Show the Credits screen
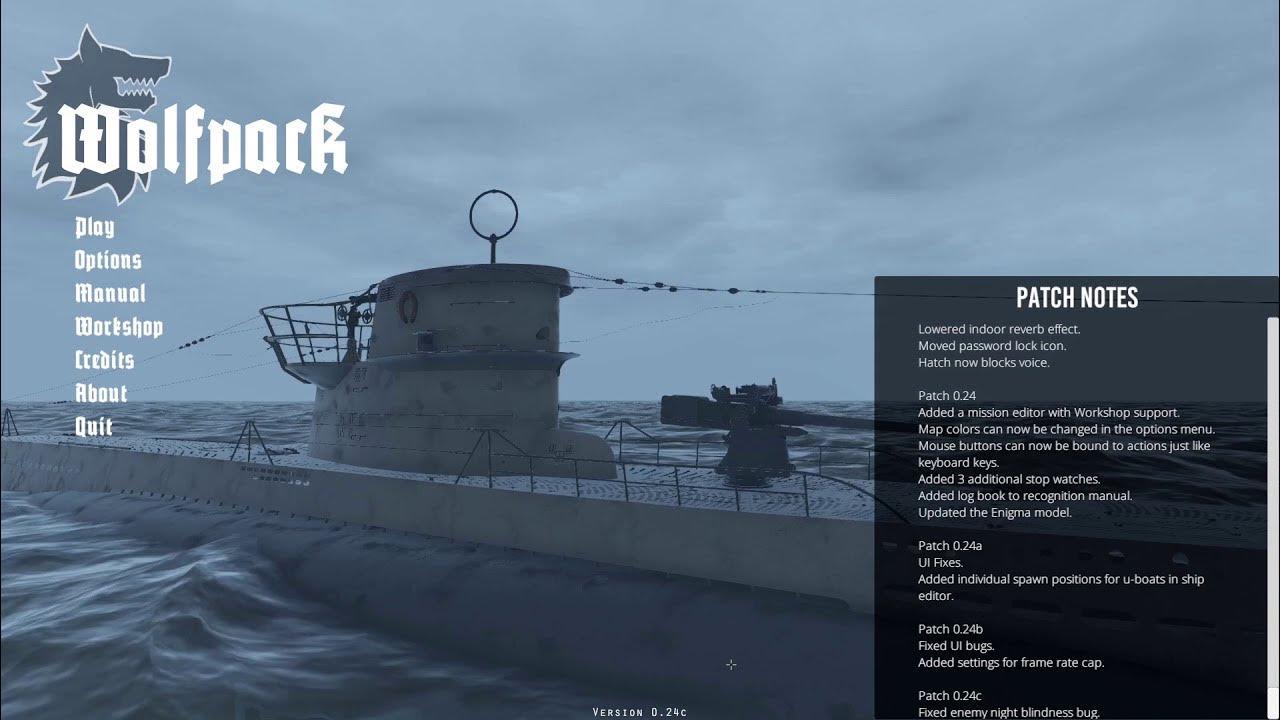This screenshot has height=720, width=1280. tap(104, 360)
